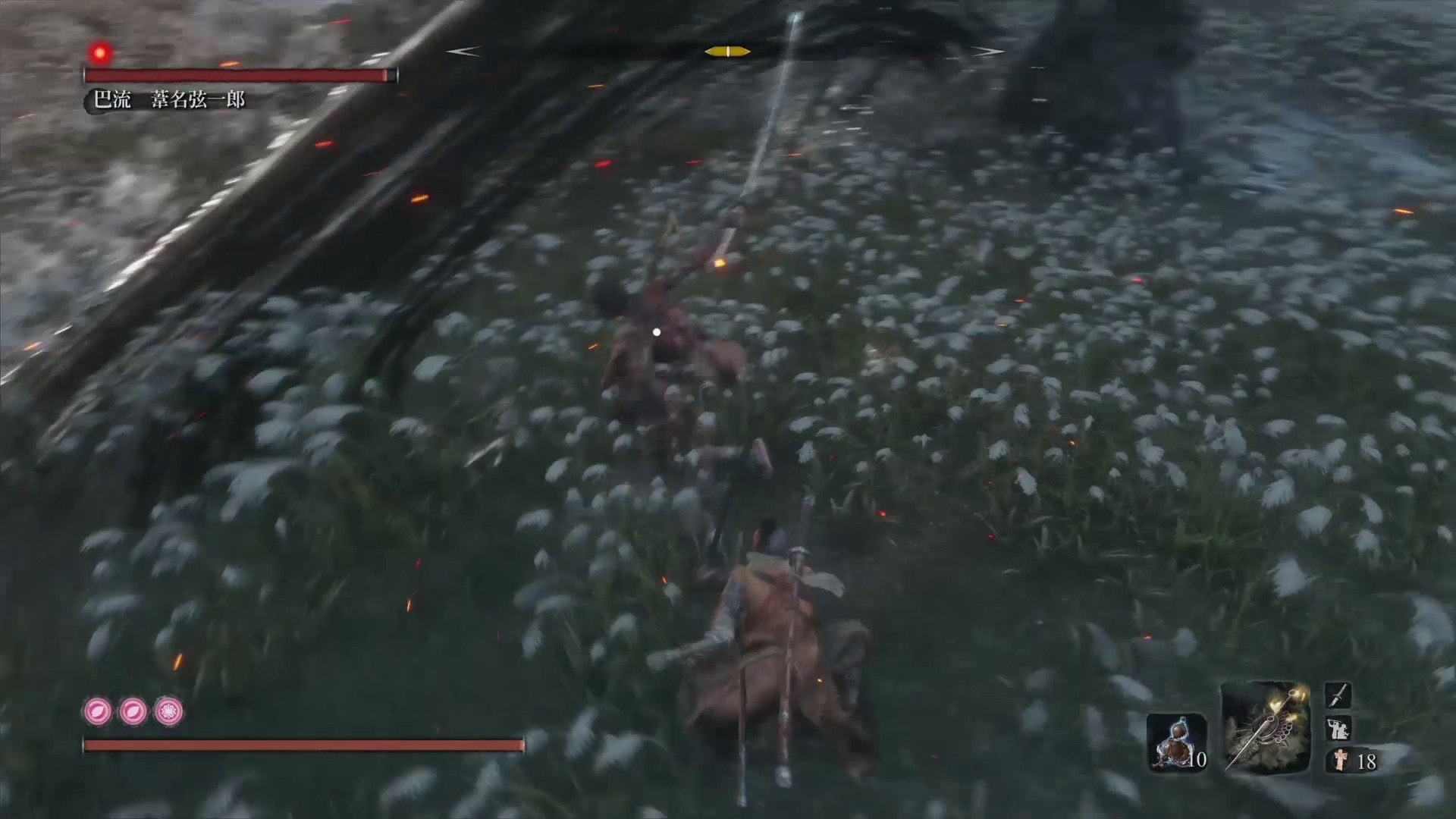The width and height of the screenshot is (1456, 819).
Task: Toggle the left posture arrow indicator
Action: click(461, 52)
